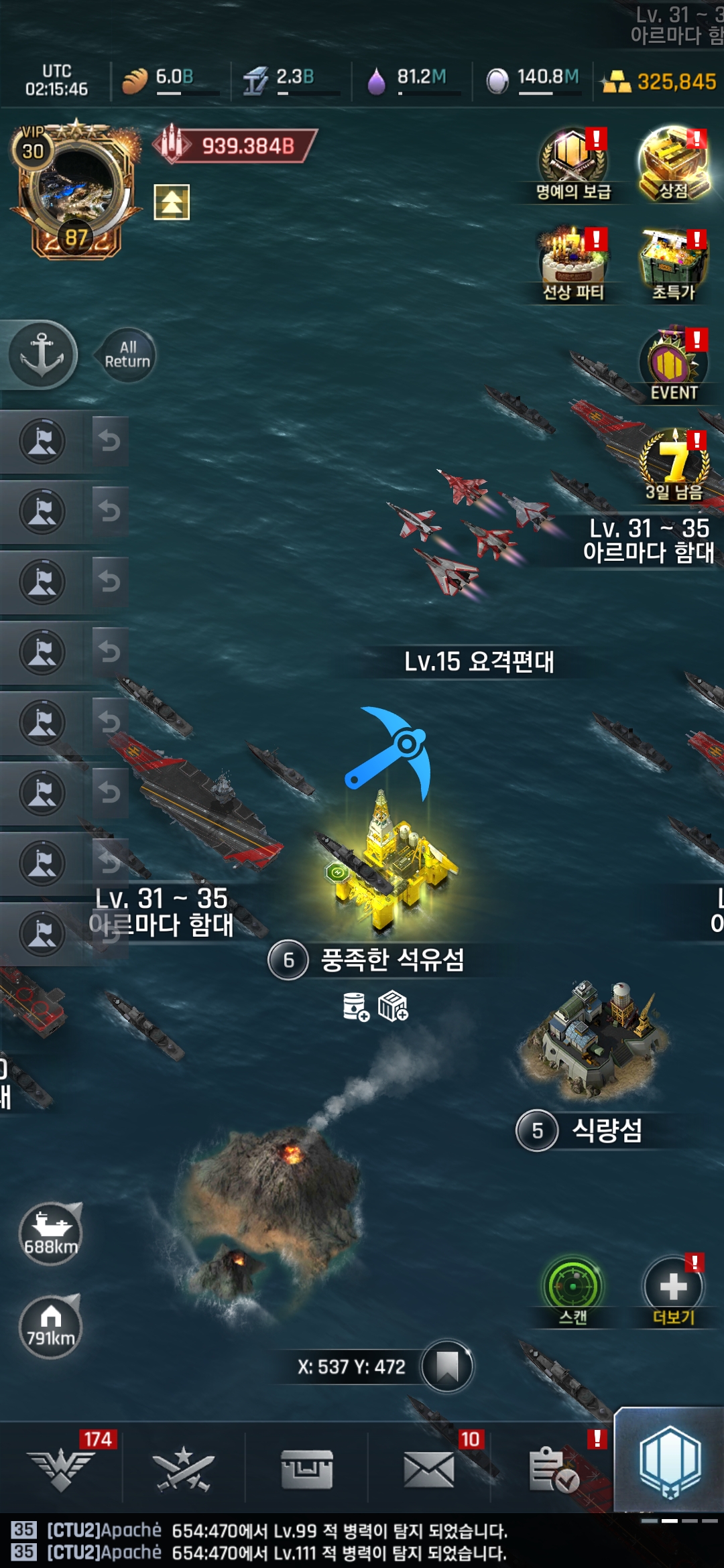Open the VIP 30 commander profile portrait
Viewport: 724px width, 1568px height.
coord(75,191)
